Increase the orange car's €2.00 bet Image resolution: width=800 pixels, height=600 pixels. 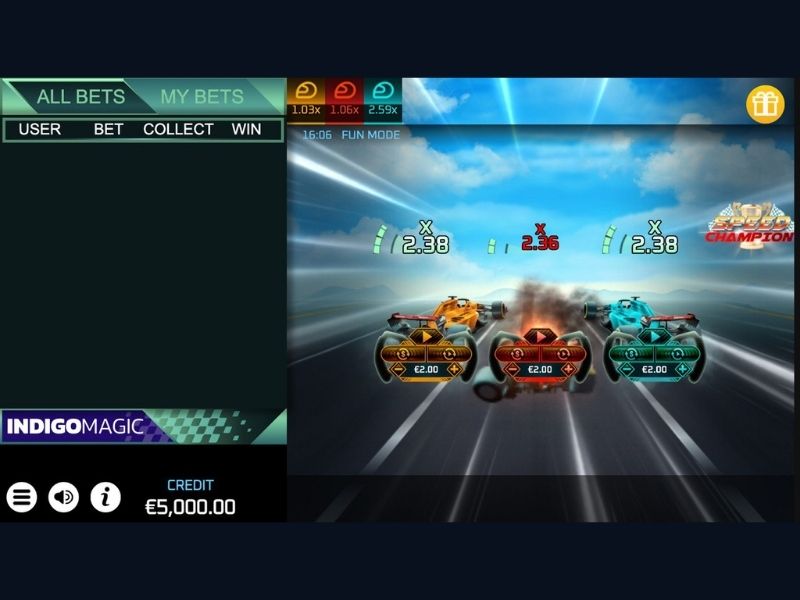point(455,369)
